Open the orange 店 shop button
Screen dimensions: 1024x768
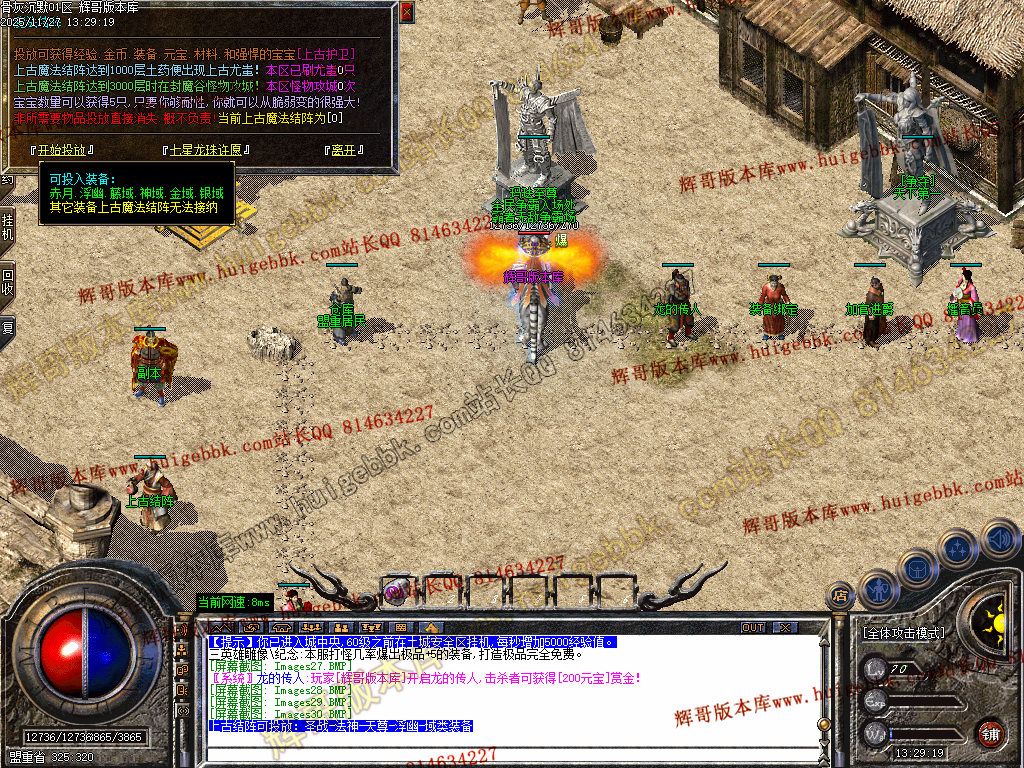pos(840,597)
